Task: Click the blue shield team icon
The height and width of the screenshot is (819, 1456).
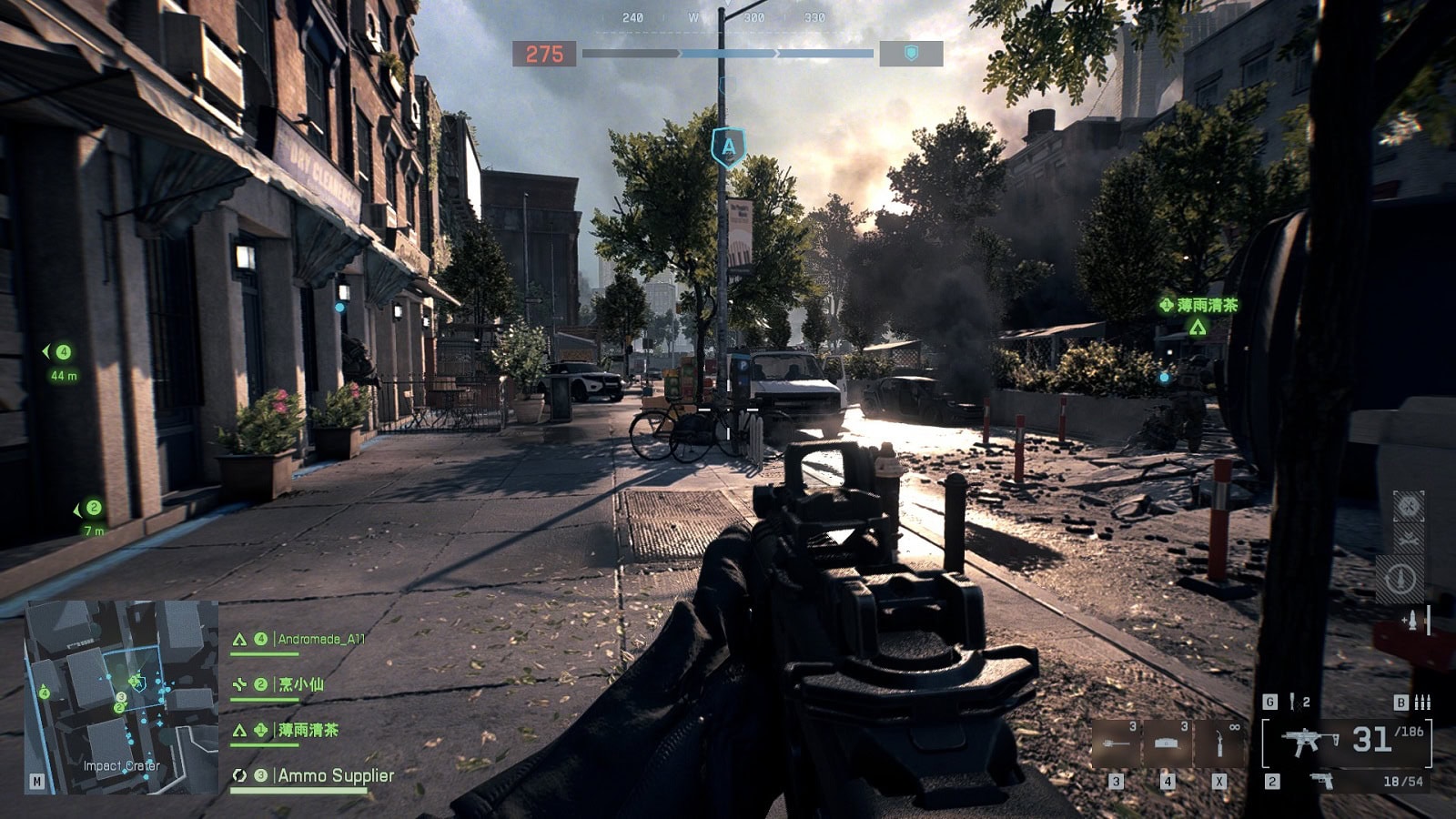Action: (x=911, y=54)
